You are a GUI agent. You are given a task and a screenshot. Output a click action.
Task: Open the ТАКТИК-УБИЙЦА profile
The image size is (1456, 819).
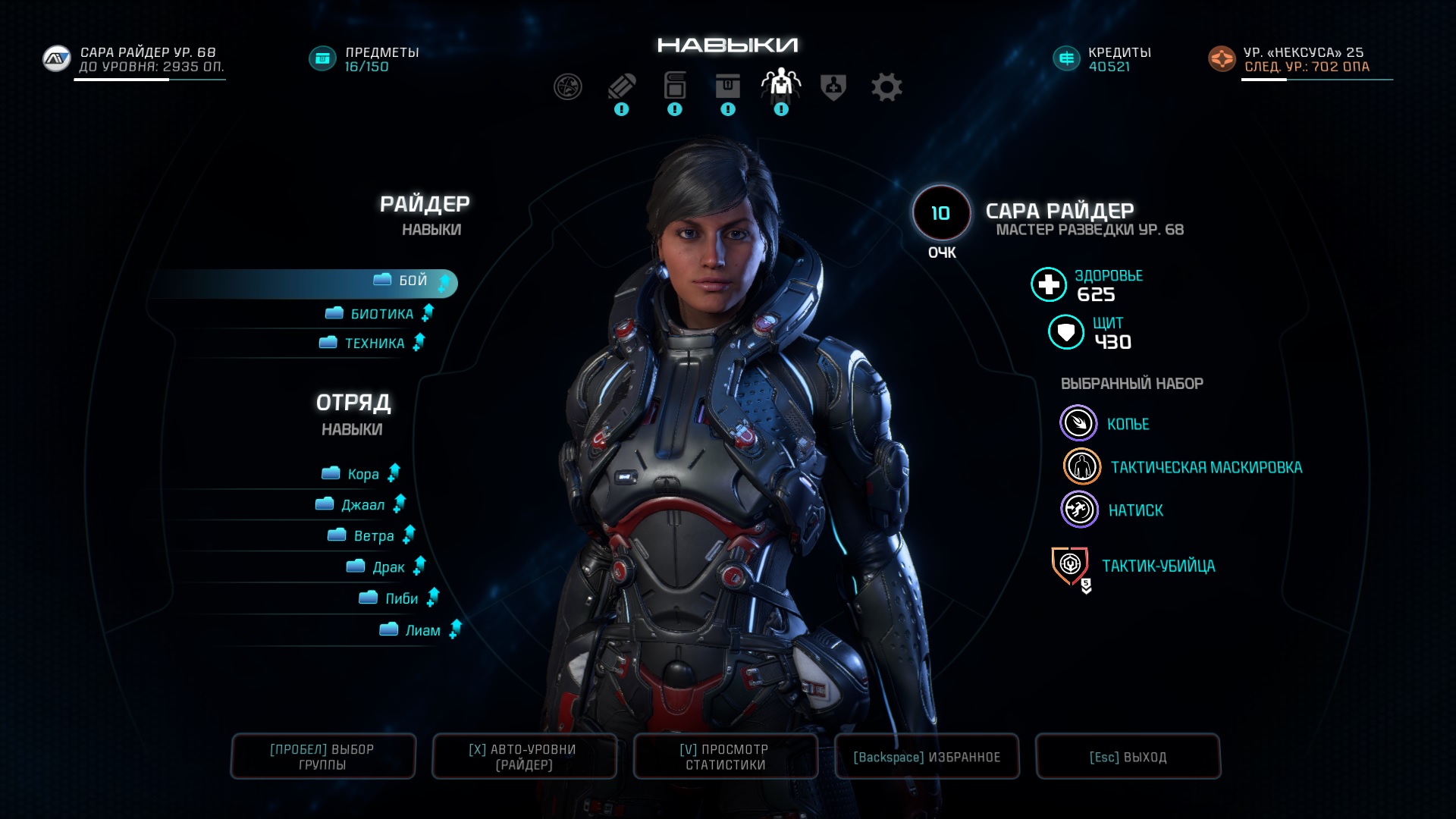[1157, 566]
